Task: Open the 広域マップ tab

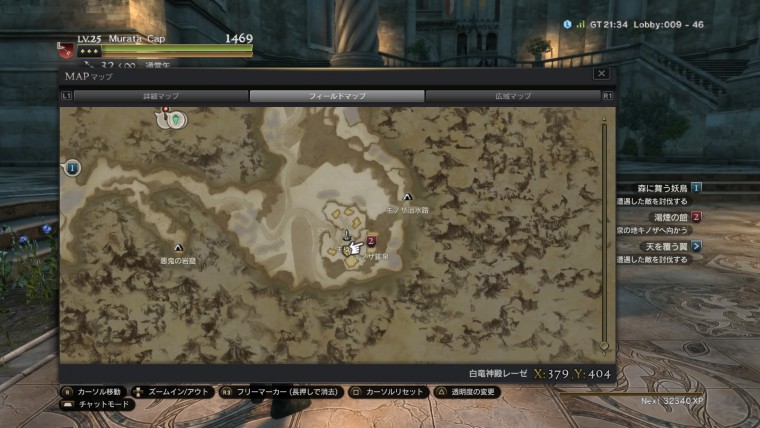Action: [x=513, y=96]
